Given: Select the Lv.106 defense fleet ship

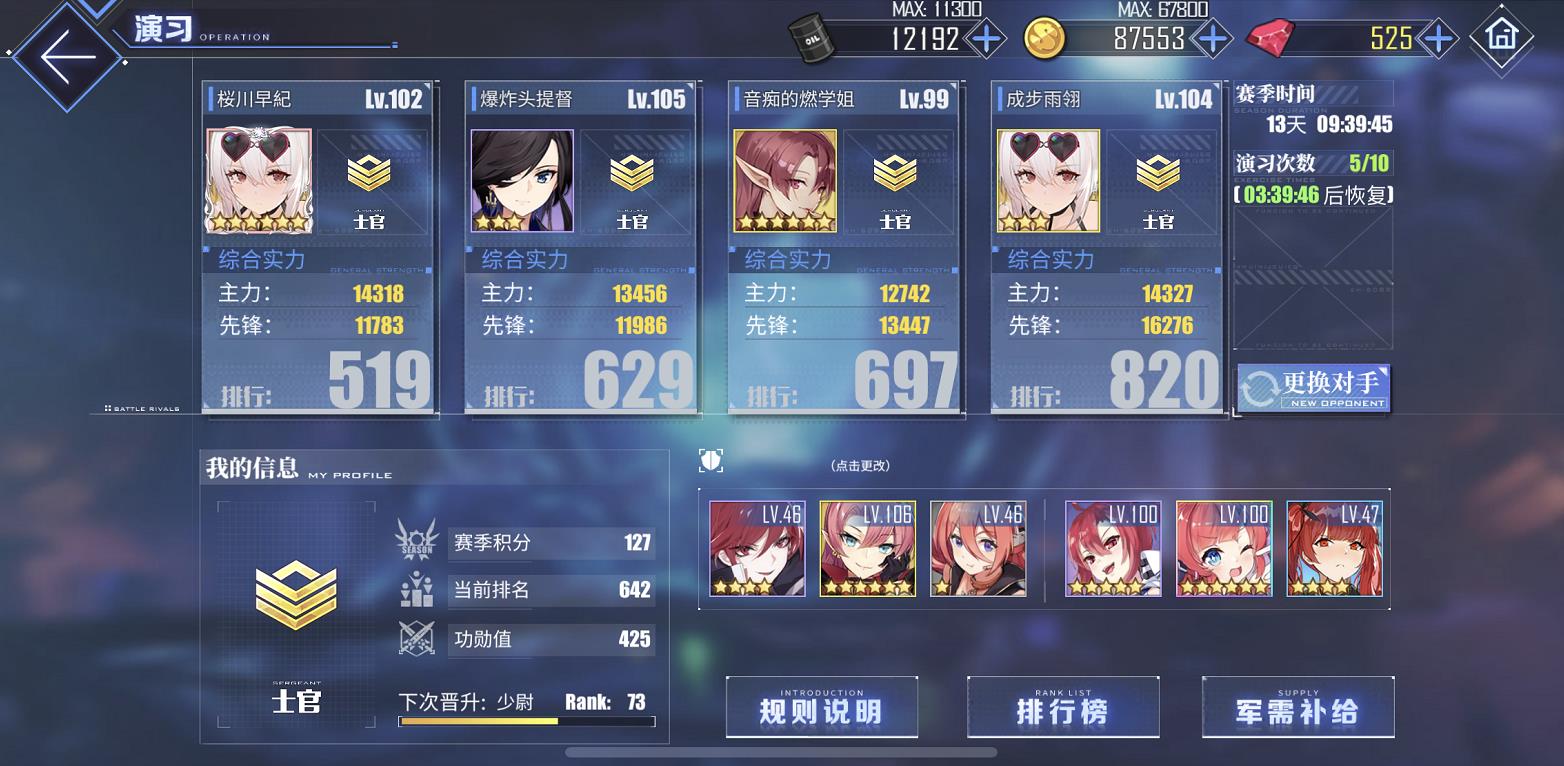Looking at the screenshot, I should [867, 549].
